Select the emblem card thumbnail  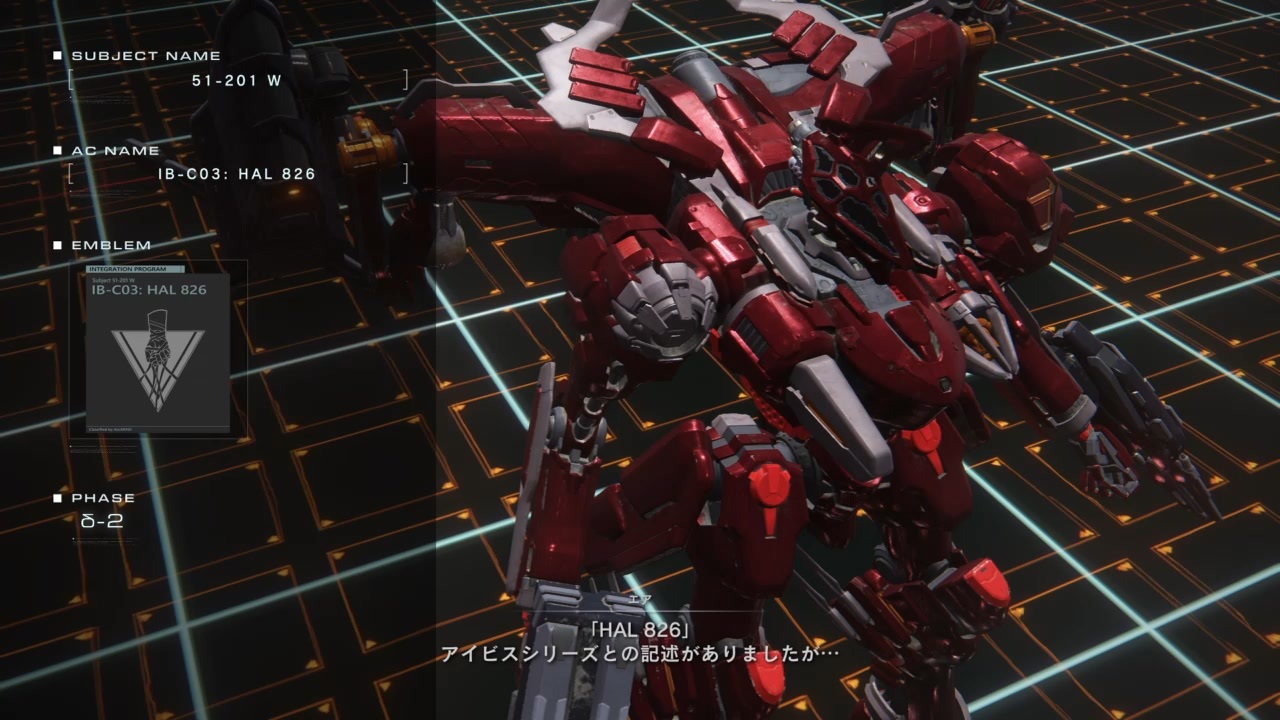point(156,350)
